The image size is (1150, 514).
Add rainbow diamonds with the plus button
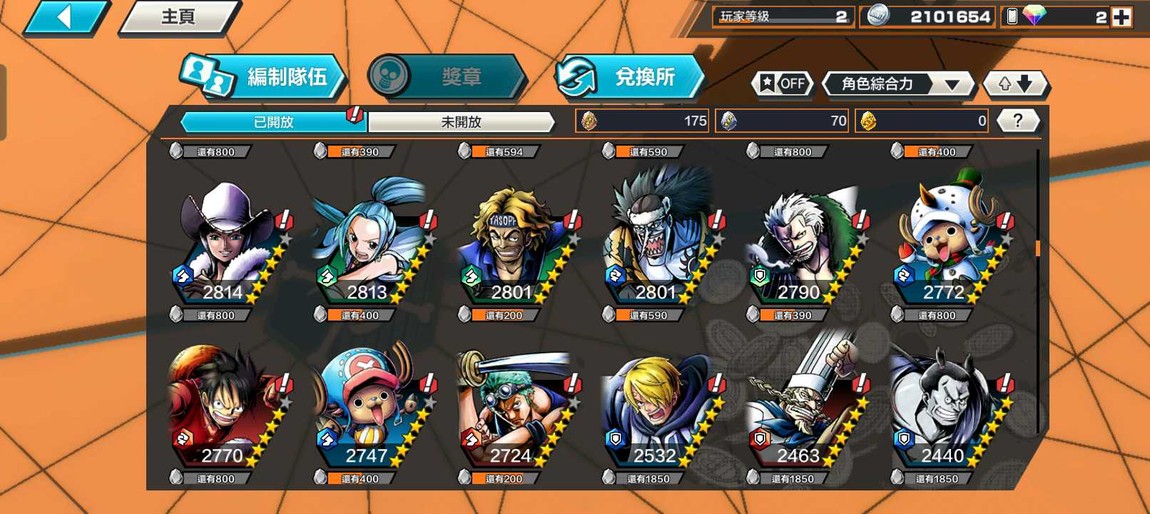1121,17
